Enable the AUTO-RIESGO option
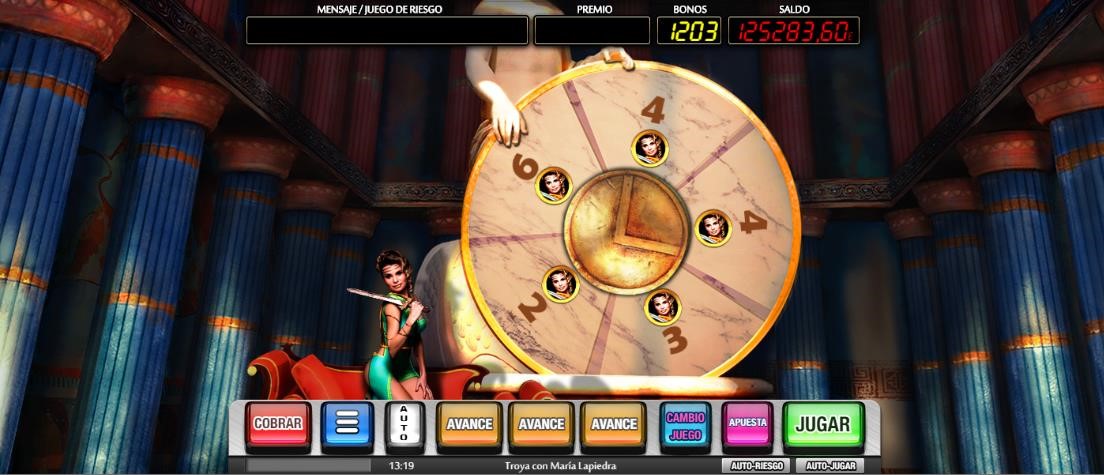 tap(755, 466)
